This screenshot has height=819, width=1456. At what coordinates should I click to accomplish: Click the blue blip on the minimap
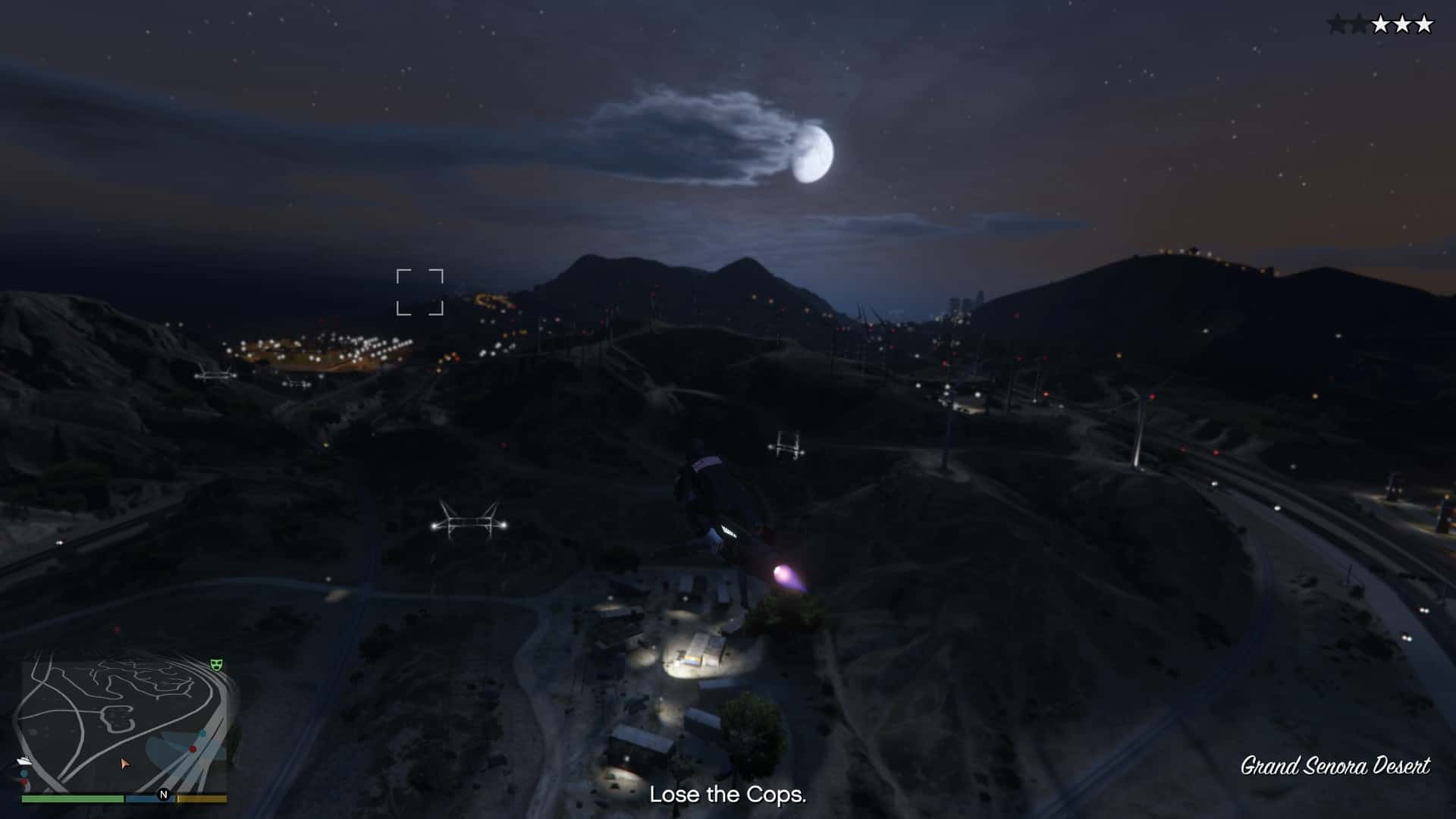click(203, 733)
